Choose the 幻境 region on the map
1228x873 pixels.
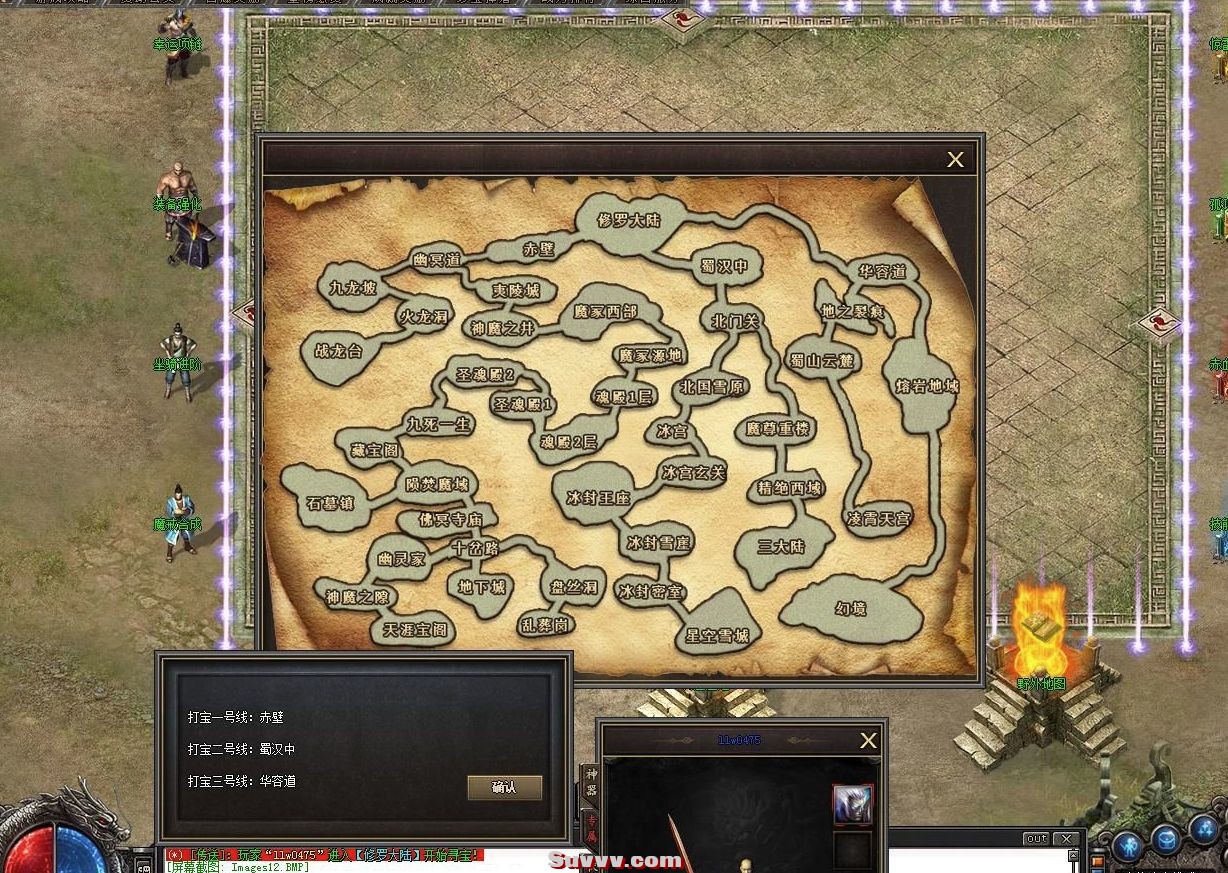coord(850,608)
